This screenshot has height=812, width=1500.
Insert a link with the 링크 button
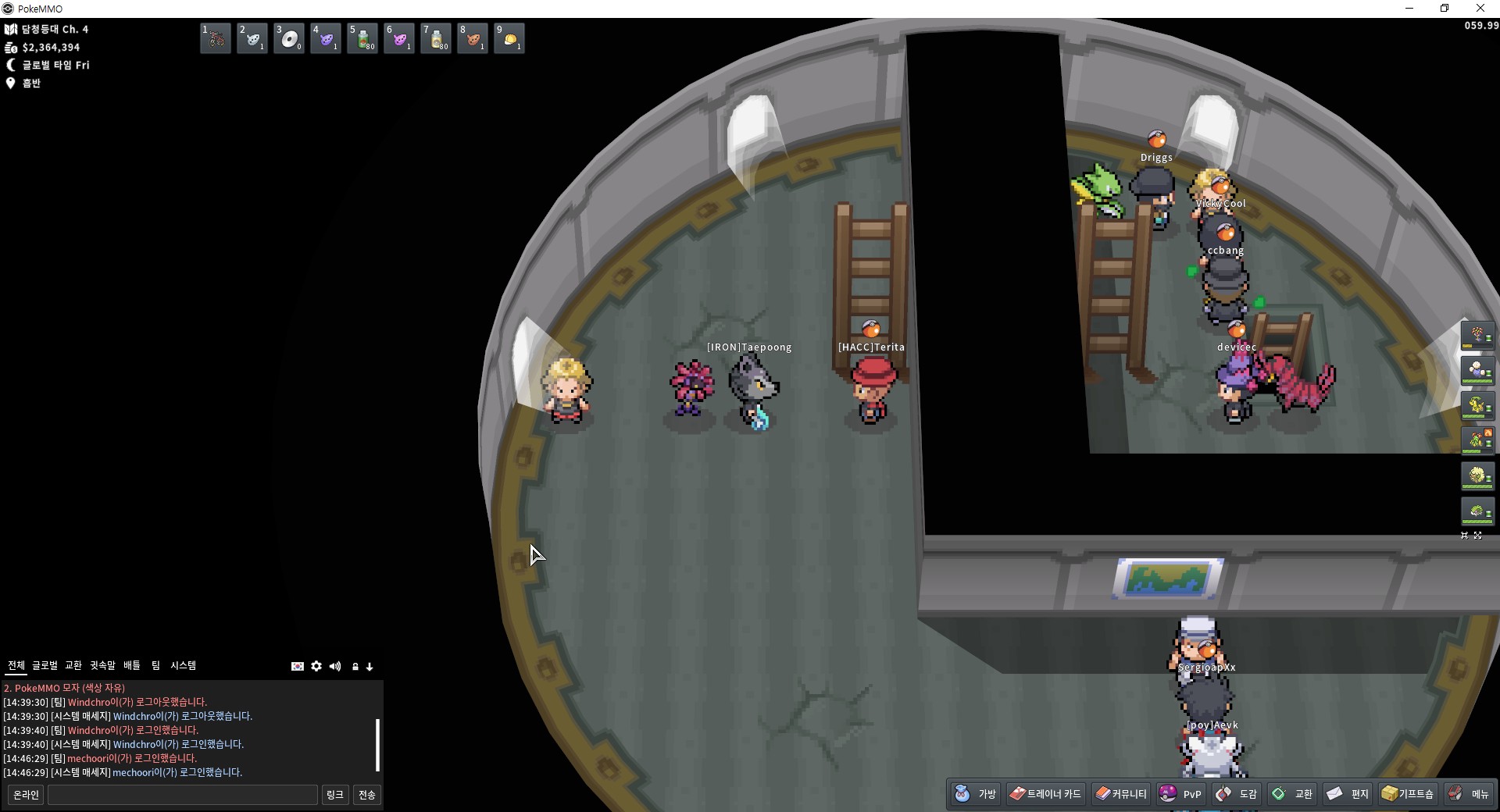click(x=335, y=795)
